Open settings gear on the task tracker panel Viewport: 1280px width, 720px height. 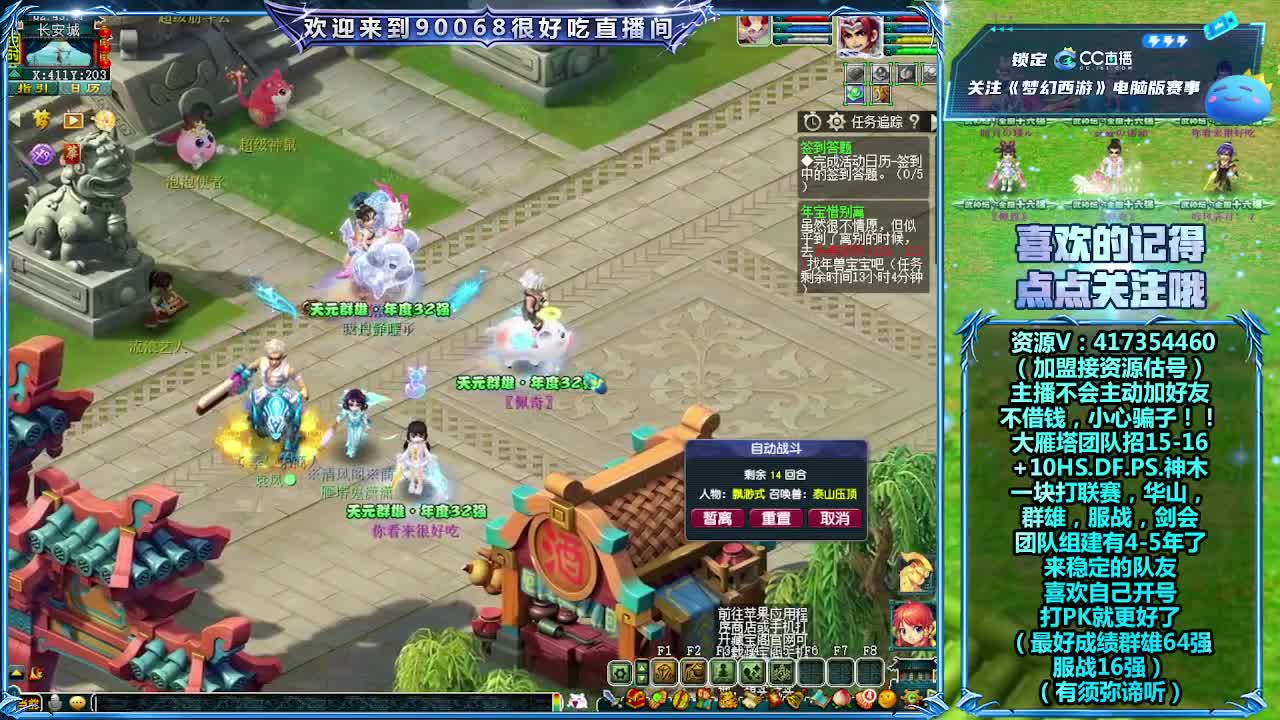pos(837,121)
